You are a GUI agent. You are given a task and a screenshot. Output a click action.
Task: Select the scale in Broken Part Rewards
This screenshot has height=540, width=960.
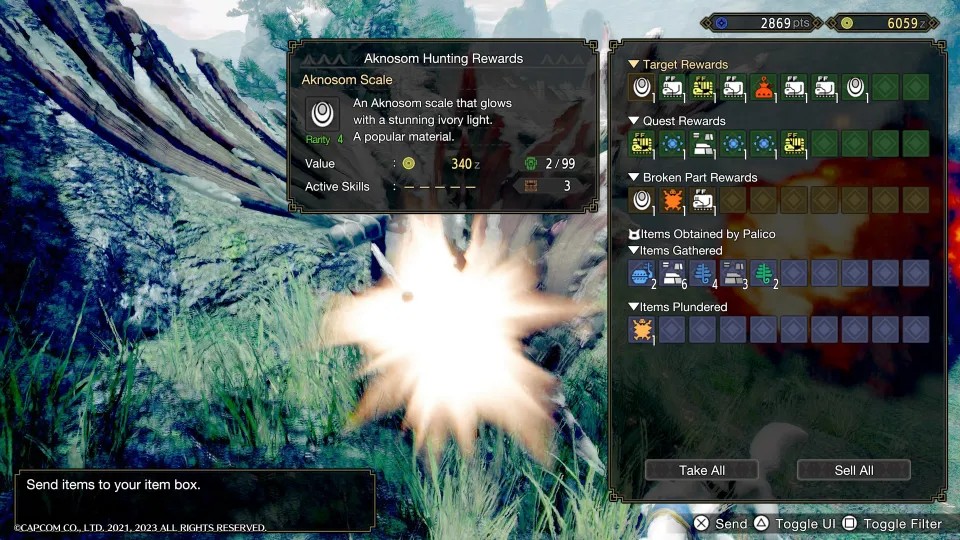641,200
